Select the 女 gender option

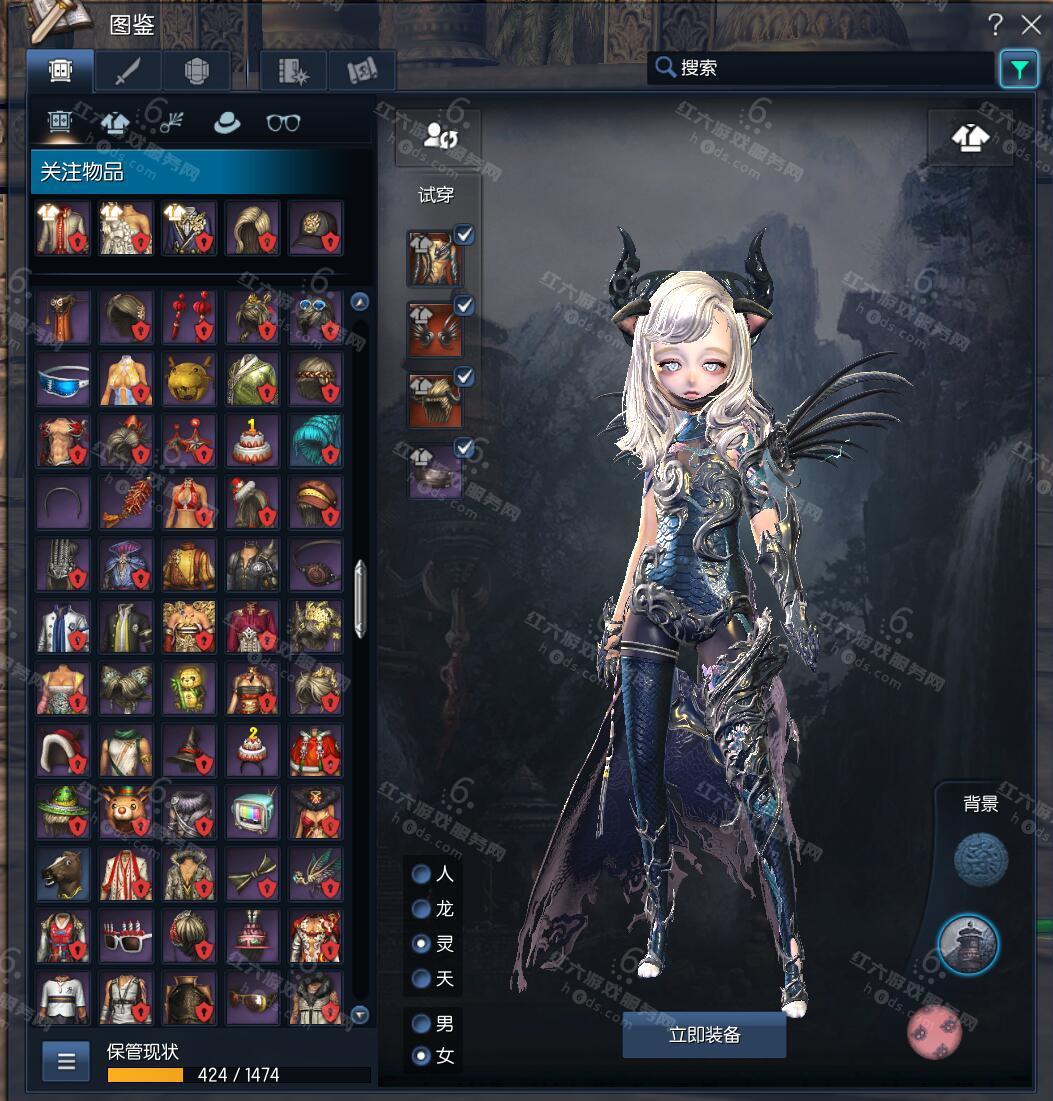click(x=422, y=1055)
